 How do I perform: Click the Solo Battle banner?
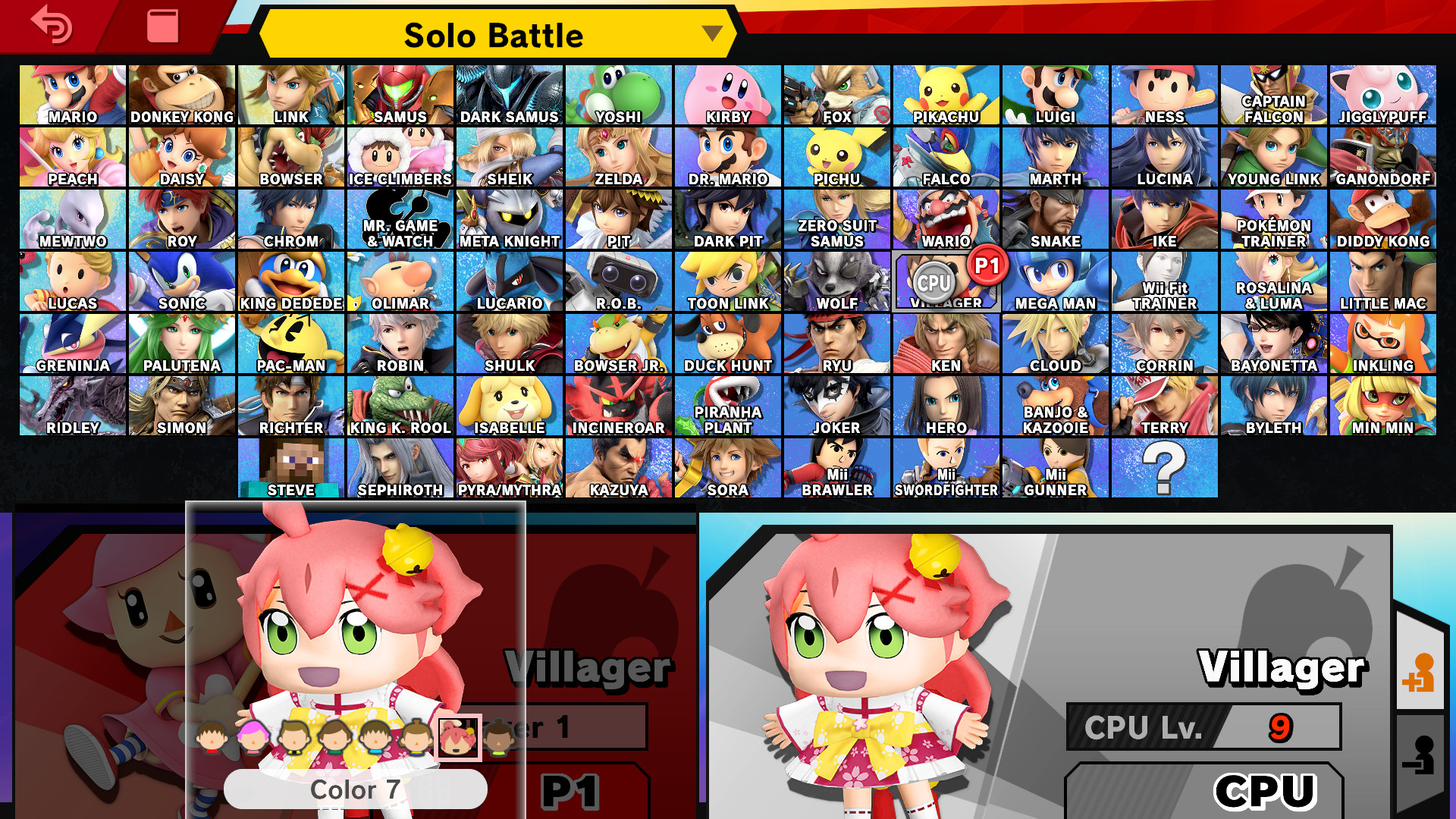493,34
